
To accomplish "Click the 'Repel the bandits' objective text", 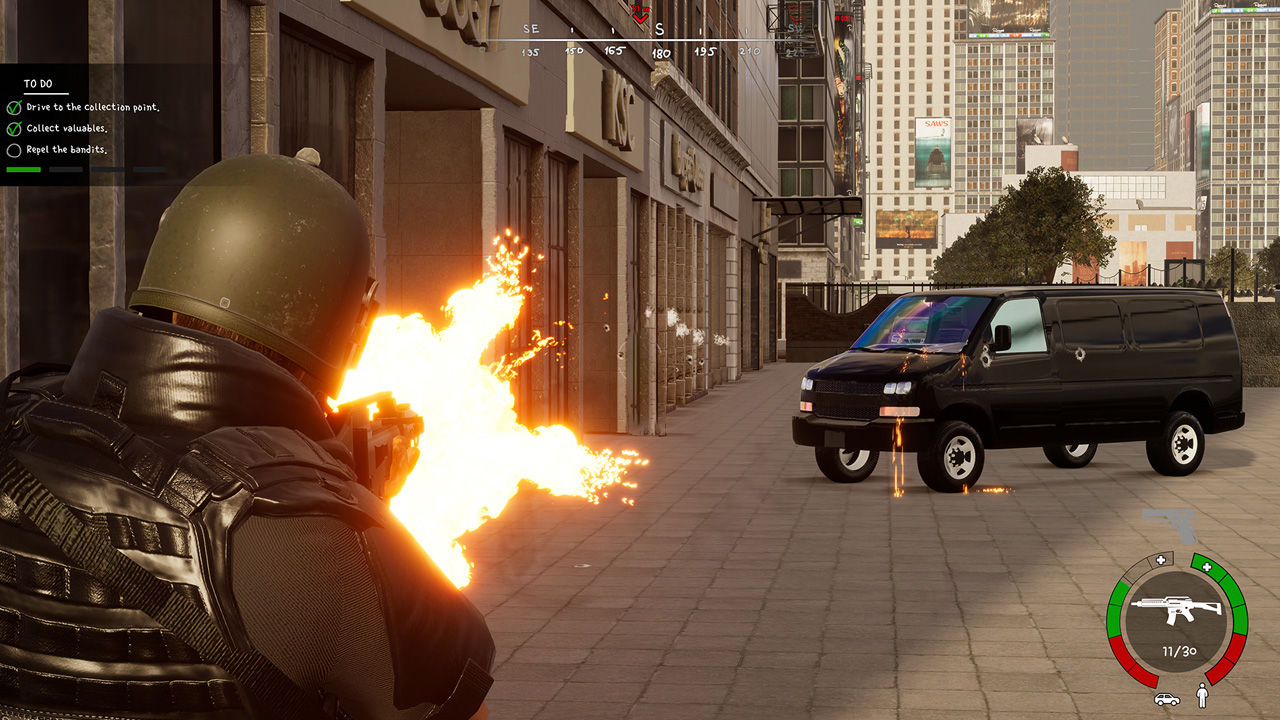I will coord(67,150).
